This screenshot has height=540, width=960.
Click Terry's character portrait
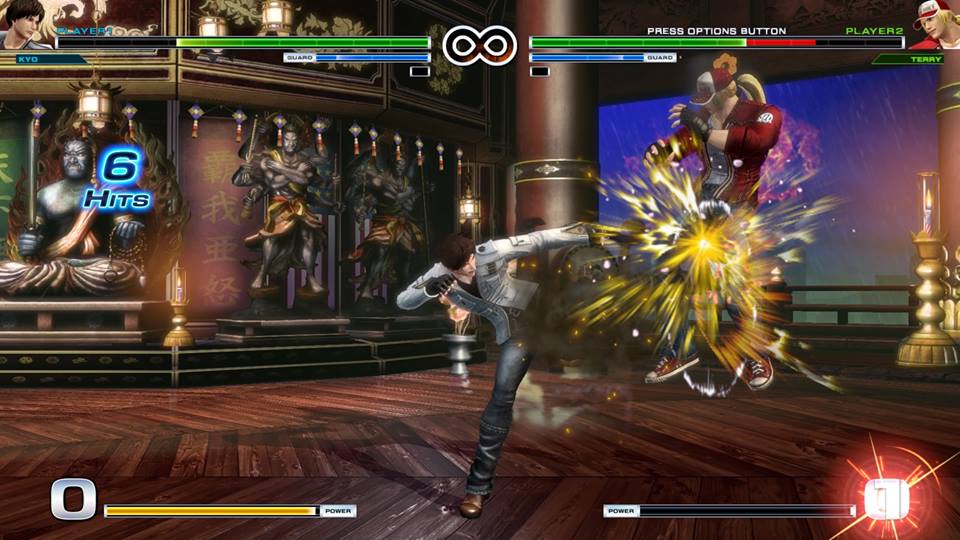(935, 24)
